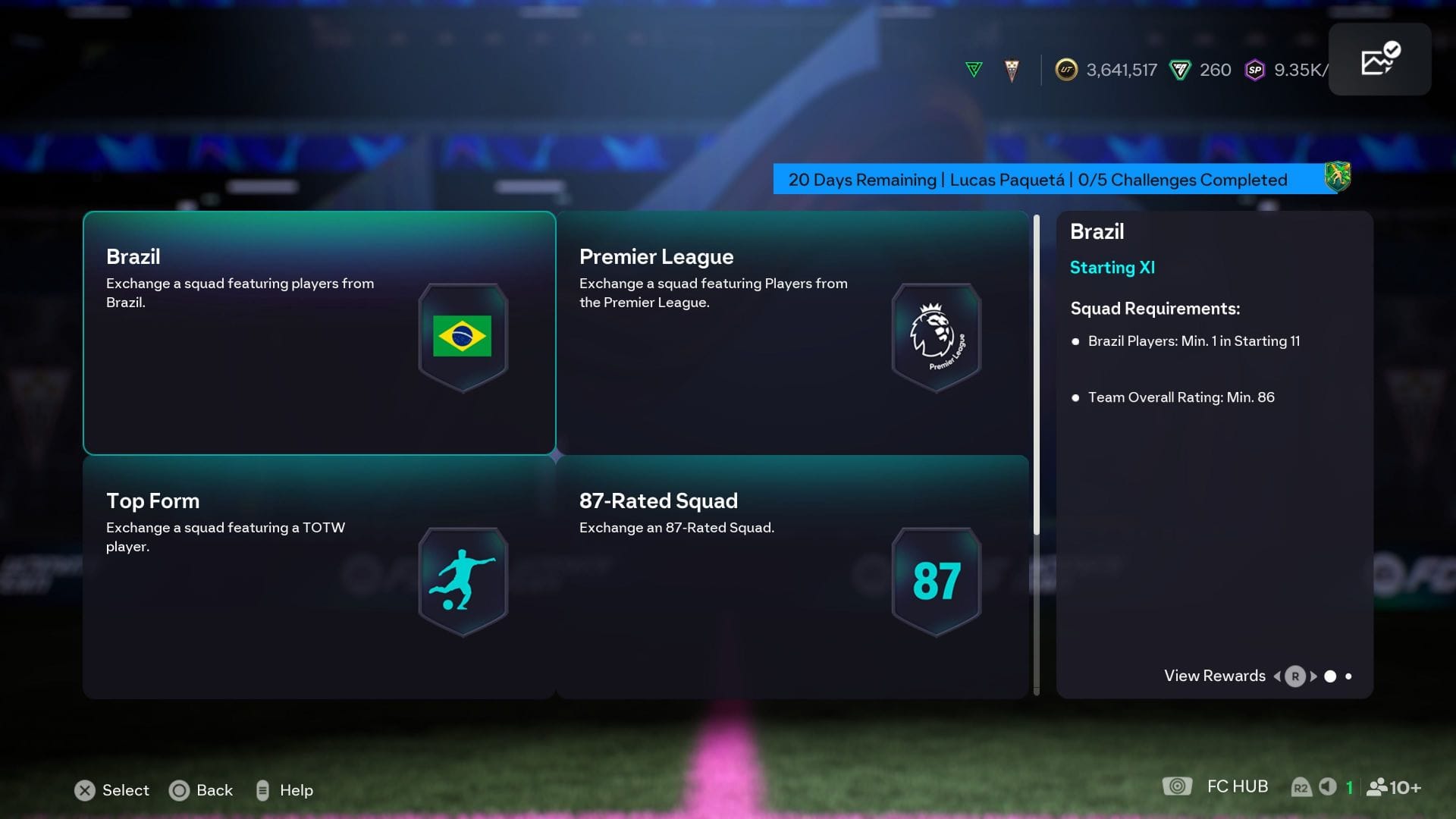Click the 87 shield icon on 87-Rated Squad
The width and height of the screenshot is (1456, 819).
936,580
